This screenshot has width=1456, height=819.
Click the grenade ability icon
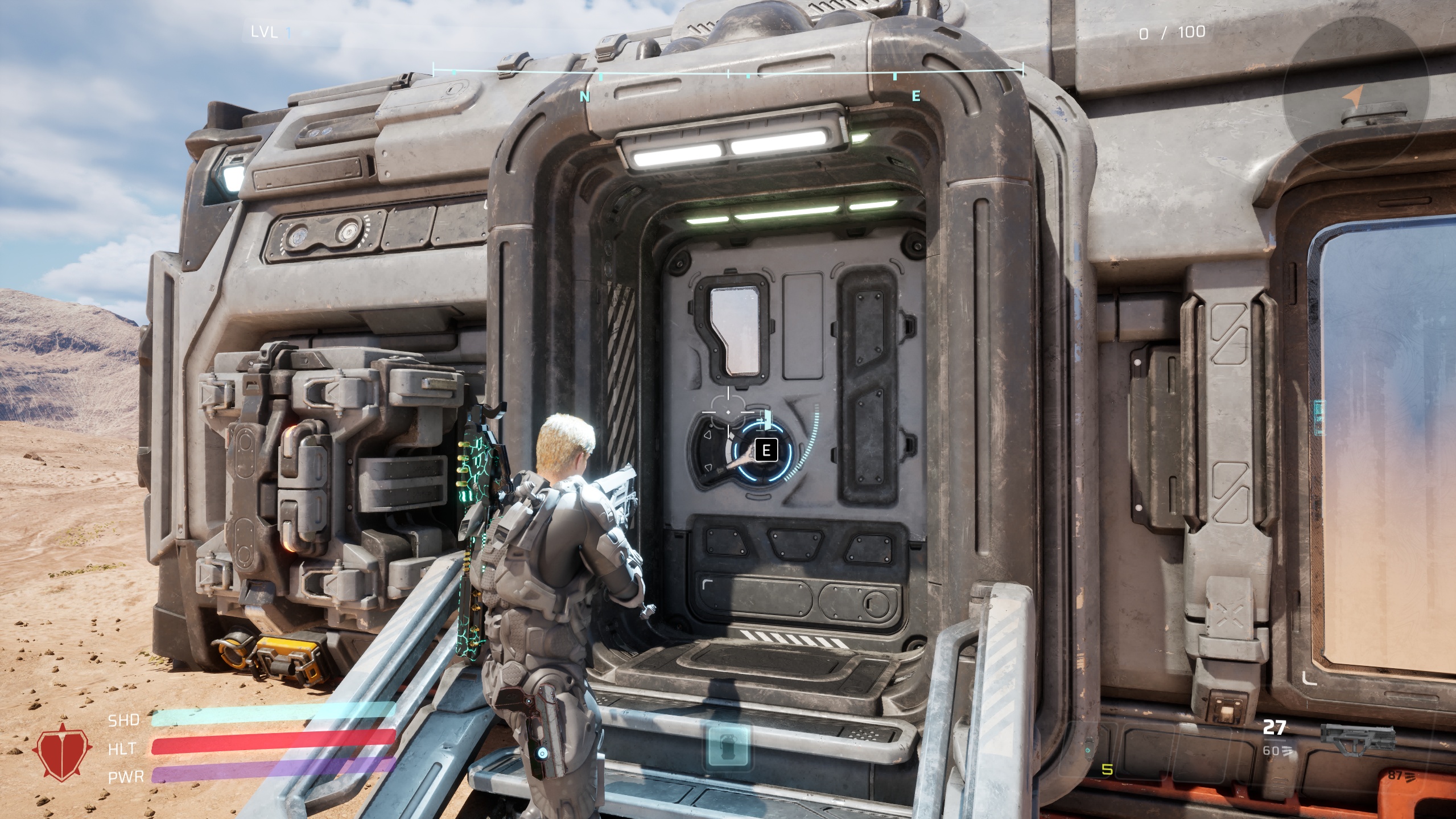pyautogui.click(x=728, y=746)
